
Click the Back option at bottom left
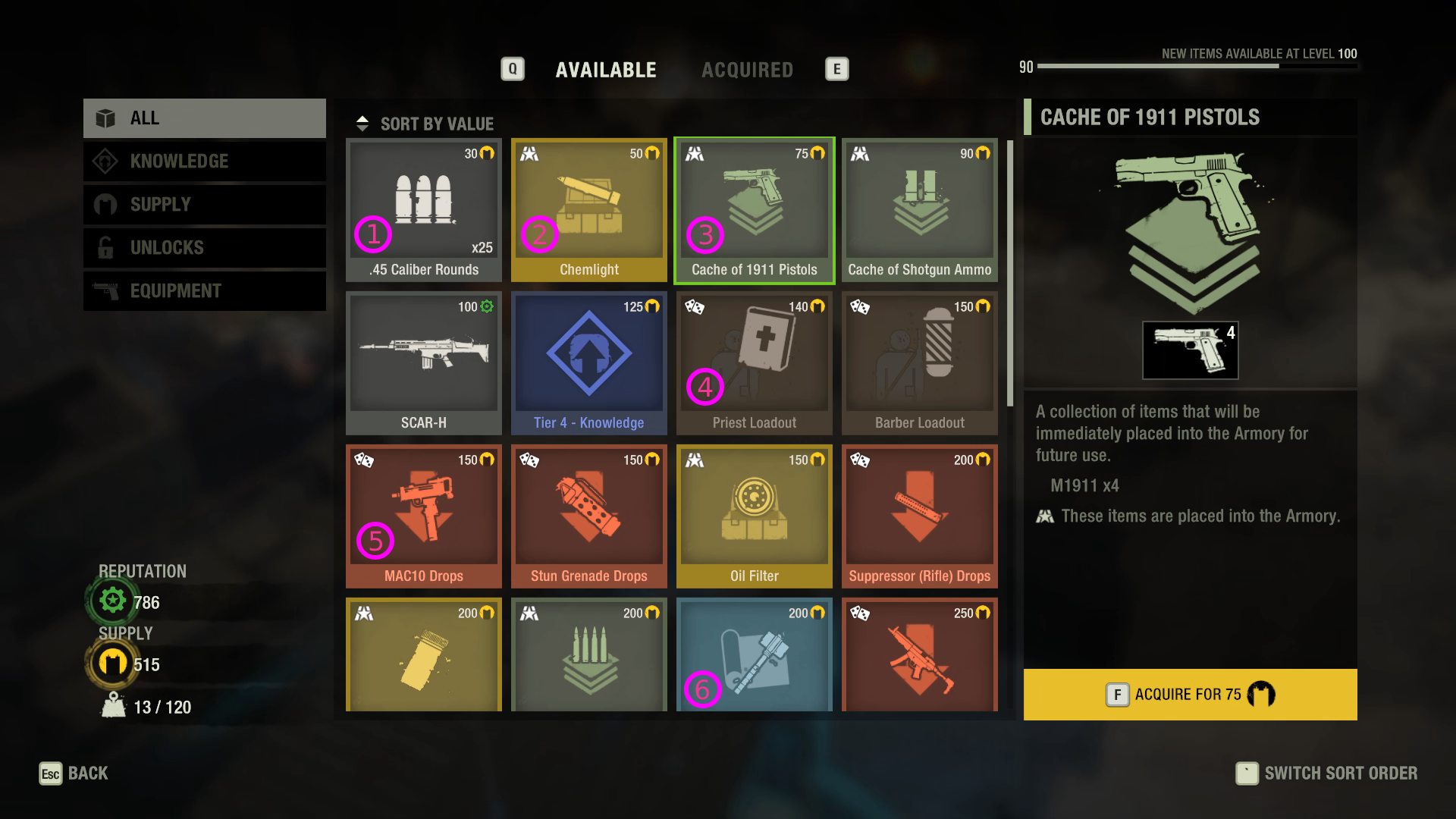(x=74, y=773)
